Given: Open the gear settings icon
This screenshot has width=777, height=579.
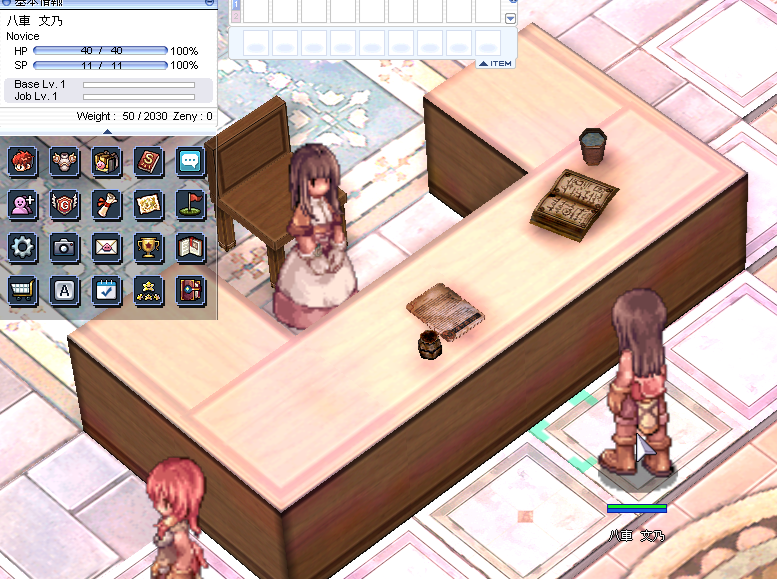Looking at the screenshot, I should 22,247.
